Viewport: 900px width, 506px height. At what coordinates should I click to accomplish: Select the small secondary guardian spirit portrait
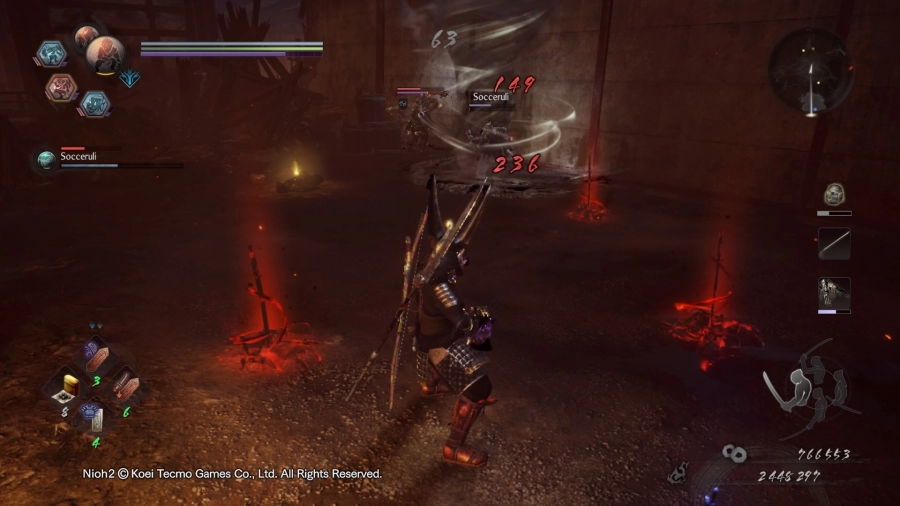point(87,35)
